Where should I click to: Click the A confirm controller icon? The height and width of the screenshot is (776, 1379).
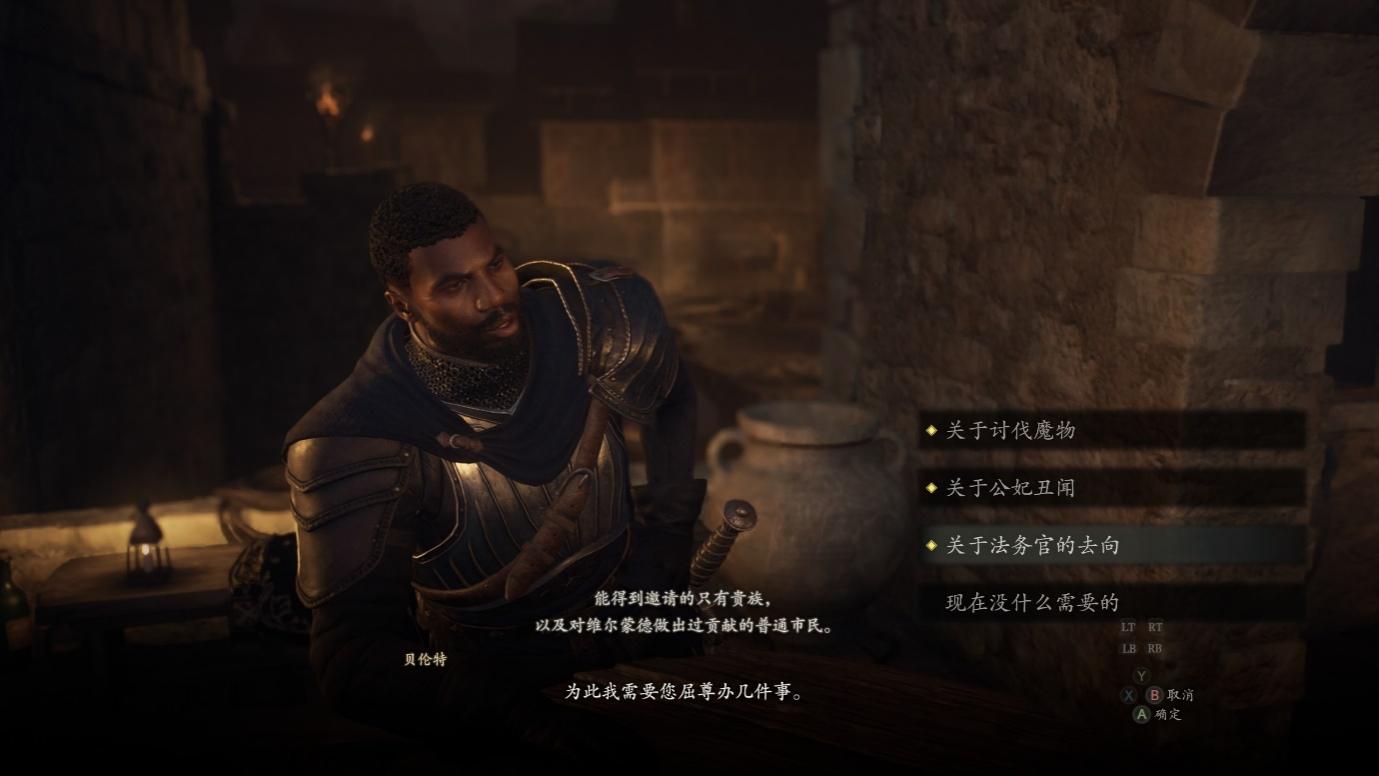tap(1141, 715)
